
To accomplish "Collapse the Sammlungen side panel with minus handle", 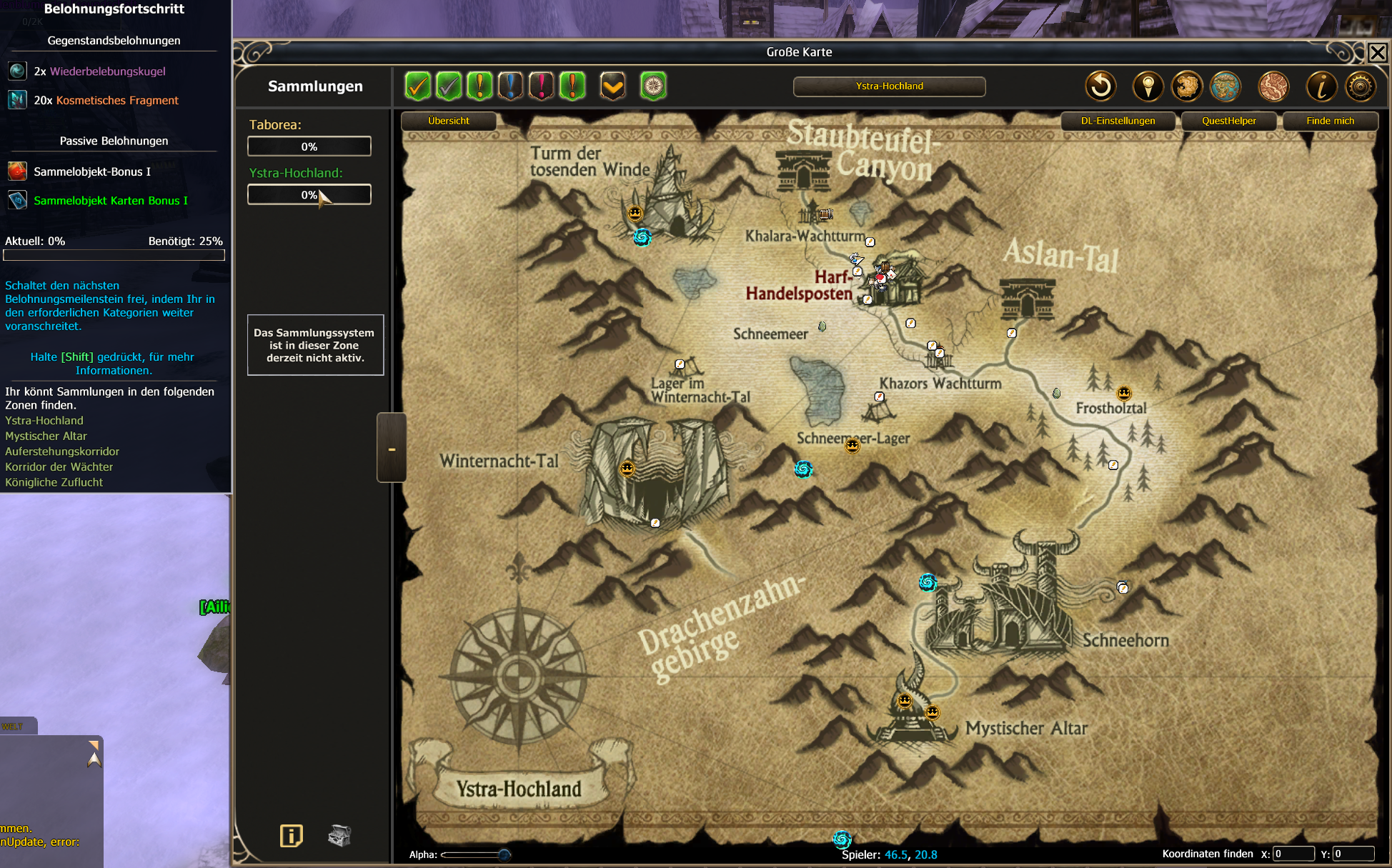I will [x=392, y=448].
